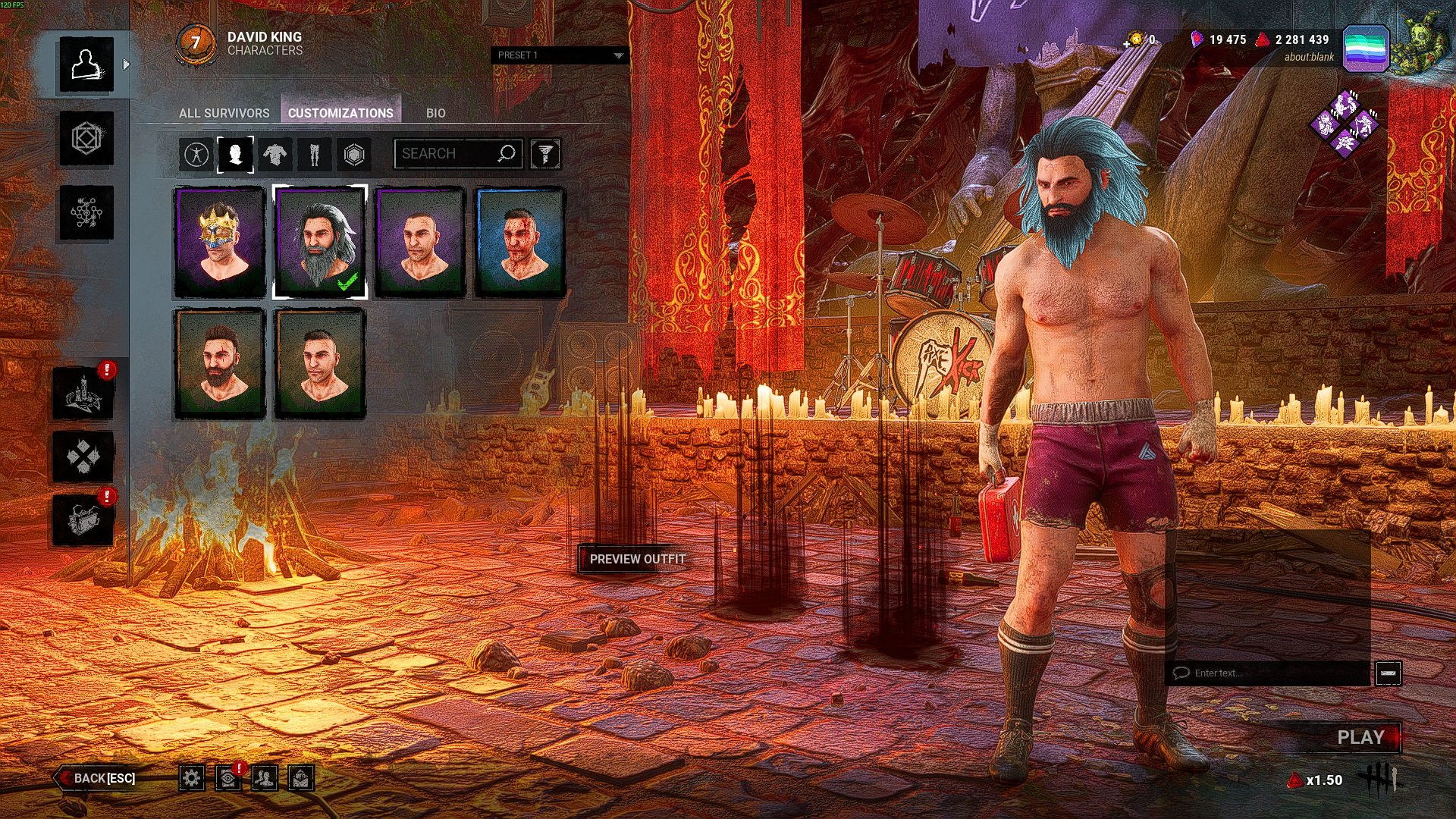This screenshot has height=819, width=1456.
Task: Choose the long grey hair bearded head
Action: tap(320, 242)
